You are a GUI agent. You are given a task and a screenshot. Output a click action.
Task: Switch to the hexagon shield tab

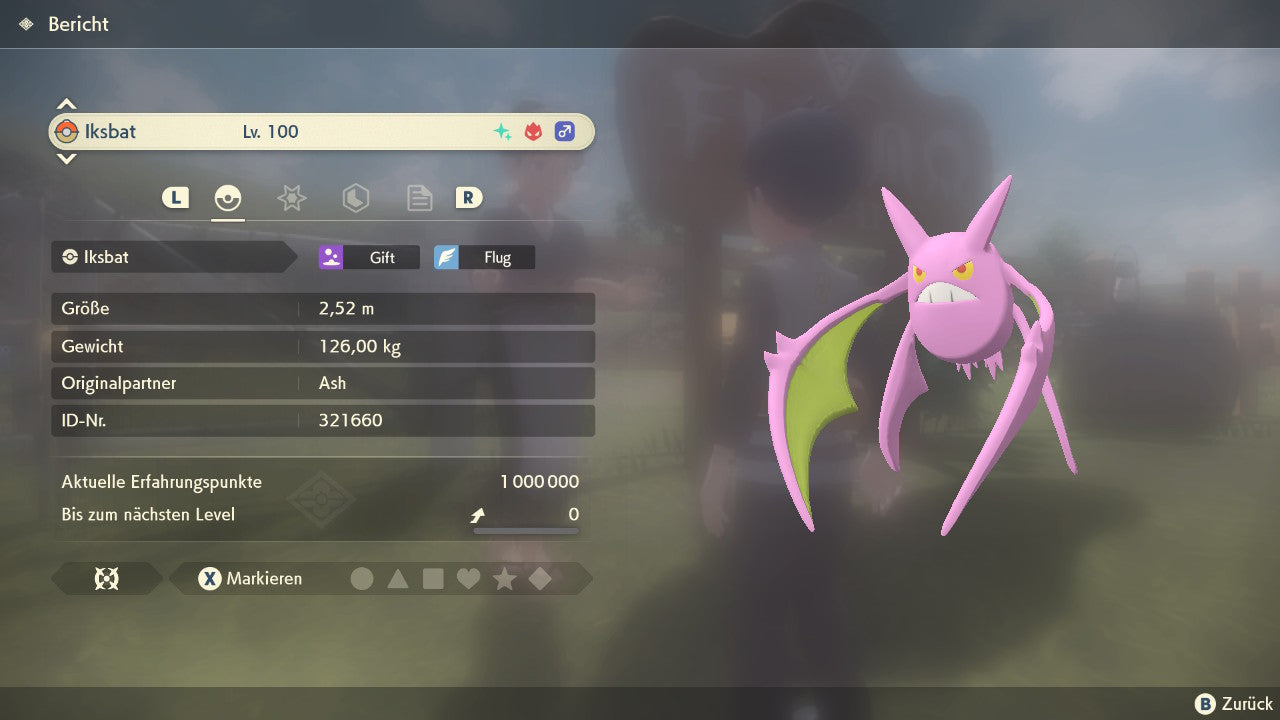(355, 198)
